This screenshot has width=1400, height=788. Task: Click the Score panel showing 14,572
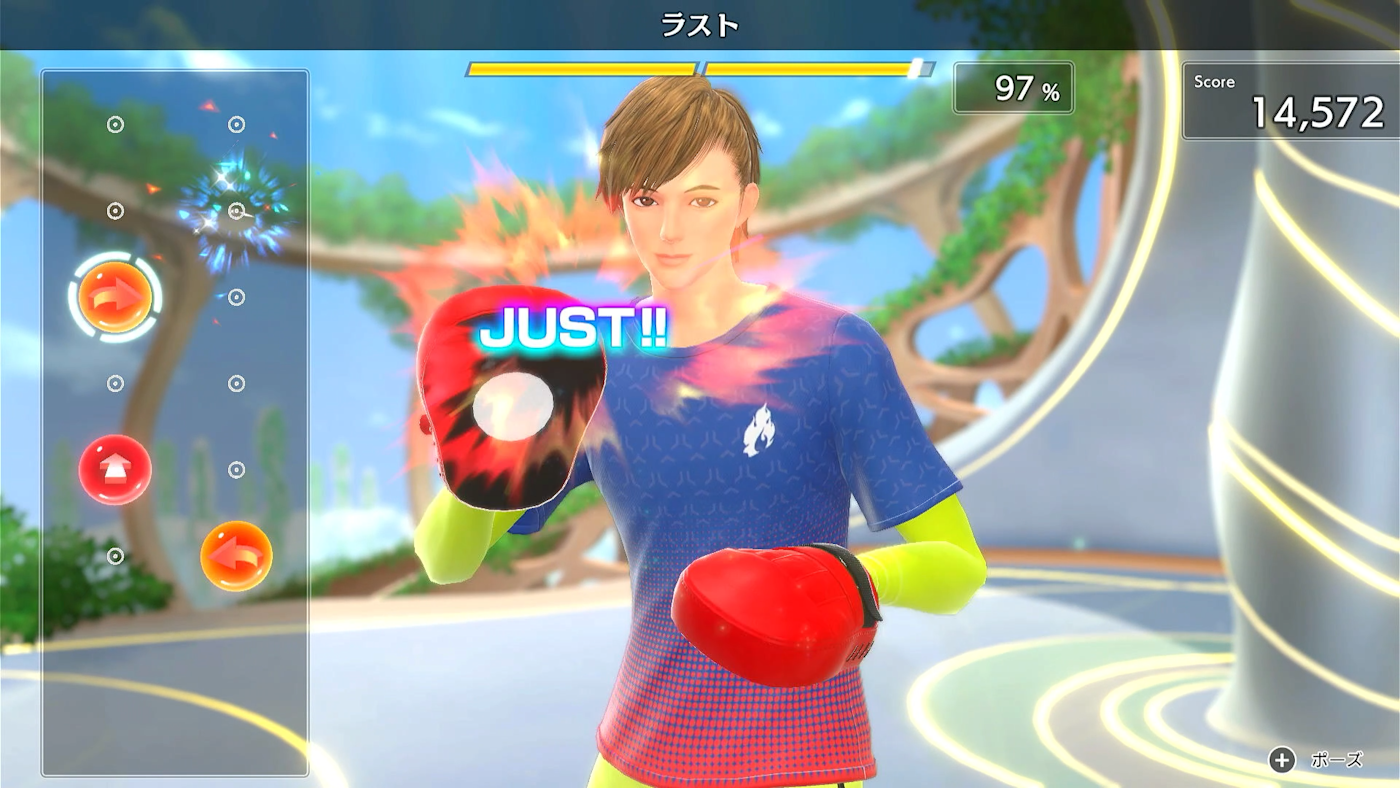(1293, 98)
